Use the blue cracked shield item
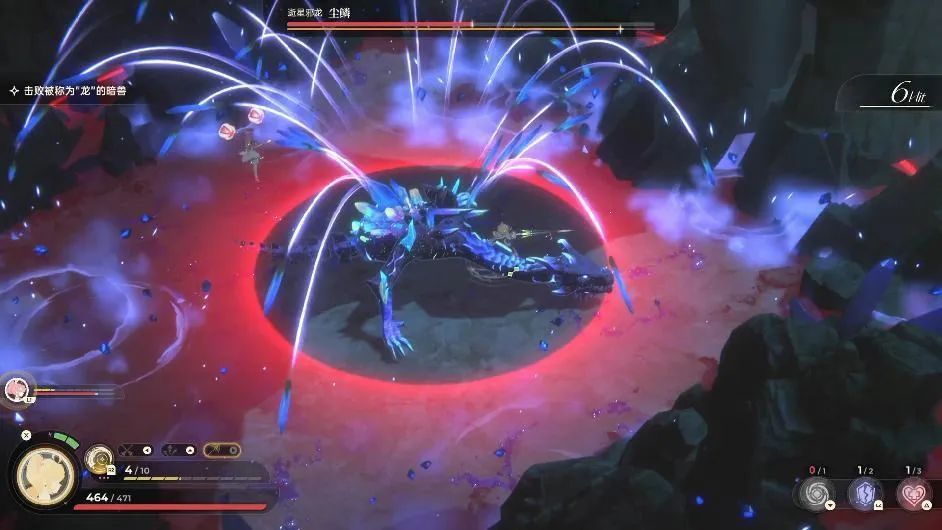 point(864,492)
